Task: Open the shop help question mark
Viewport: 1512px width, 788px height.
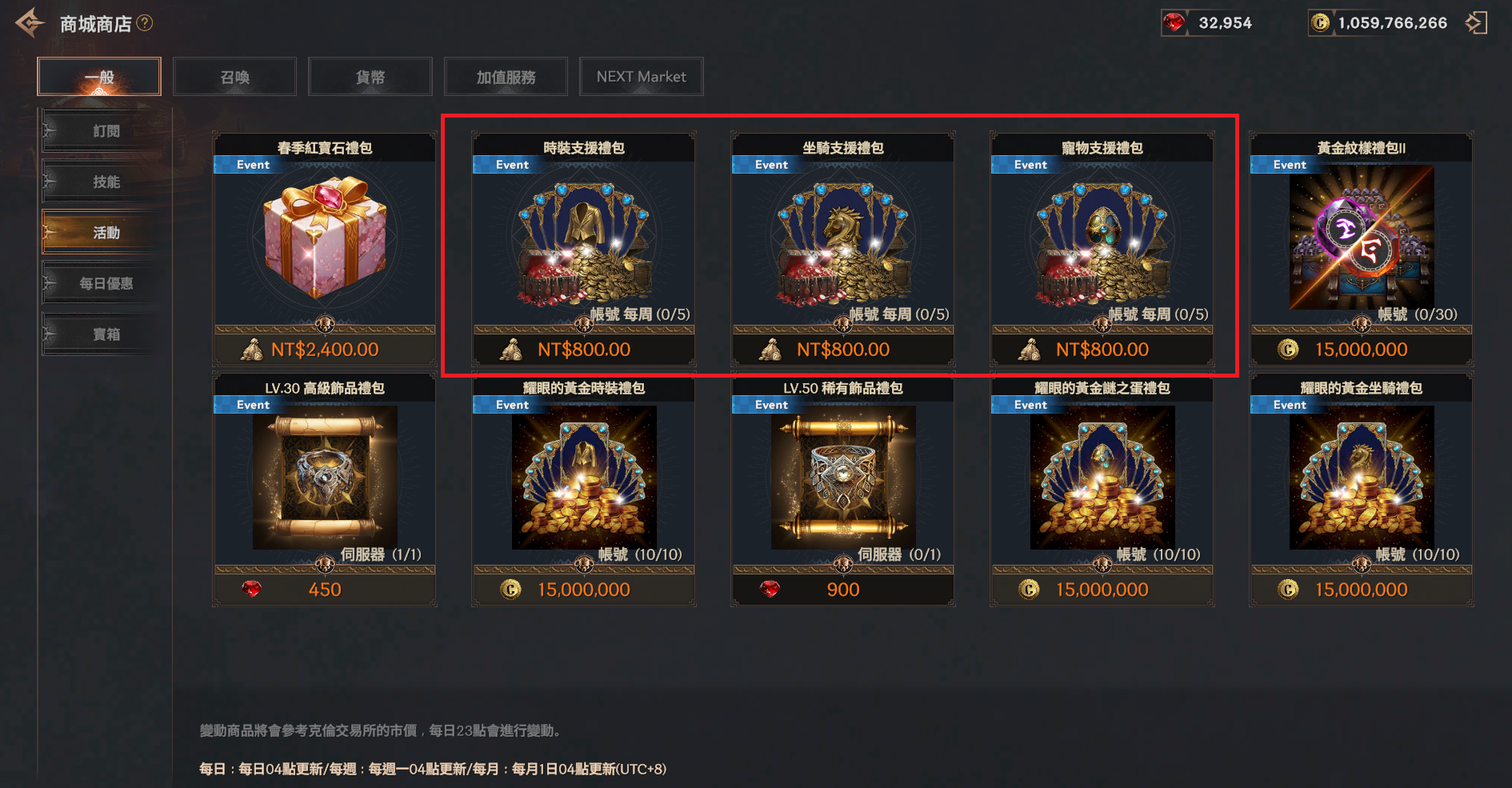Action: pyautogui.click(x=145, y=23)
